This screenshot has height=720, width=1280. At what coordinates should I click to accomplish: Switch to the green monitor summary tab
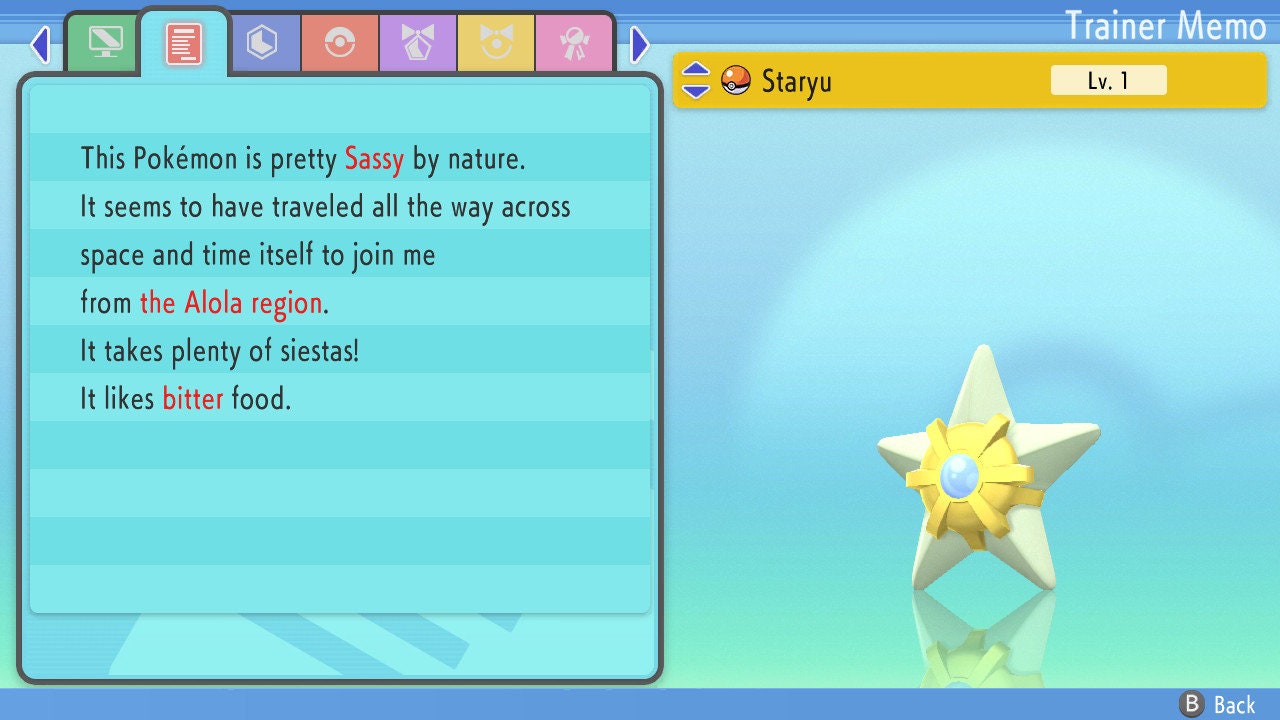pos(105,43)
